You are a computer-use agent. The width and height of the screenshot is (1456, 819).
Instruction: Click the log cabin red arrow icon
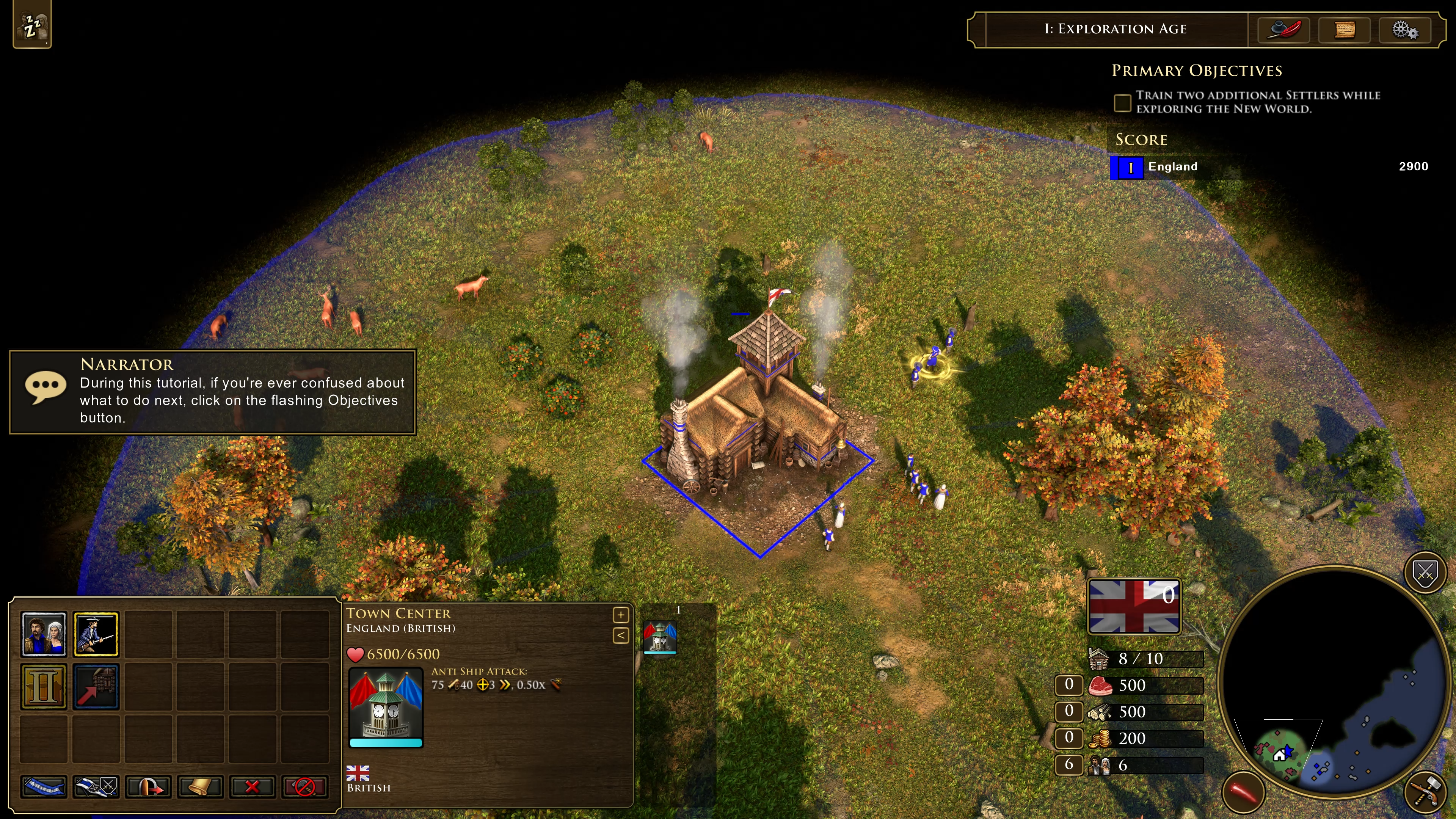click(x=96, y=686)
